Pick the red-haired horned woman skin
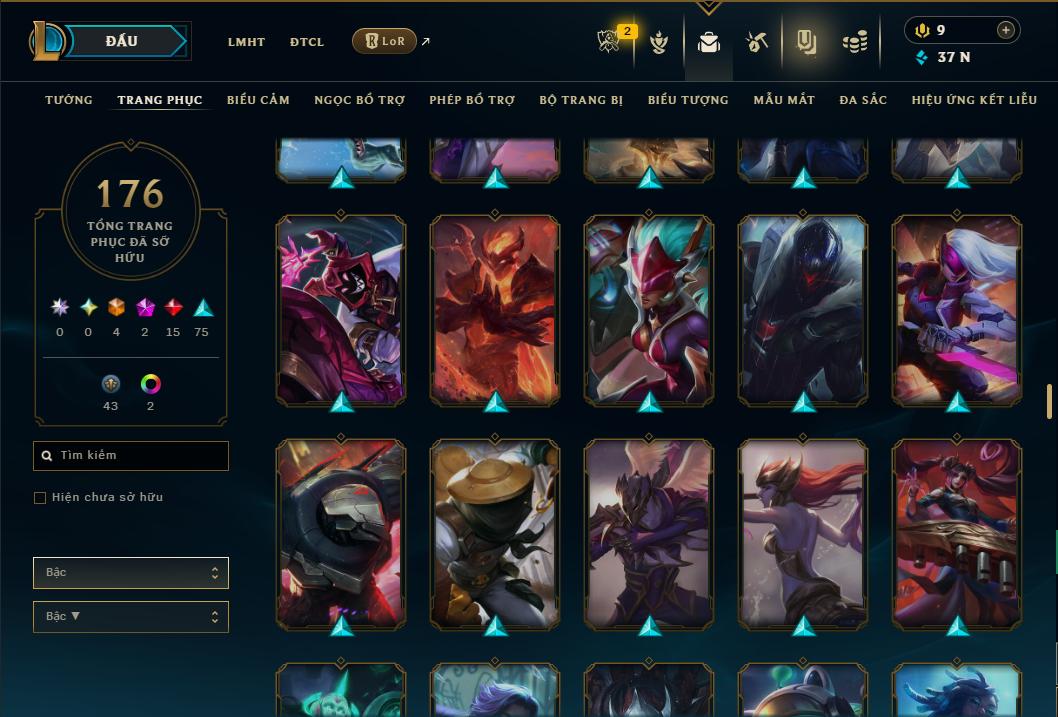 [803, 533]
